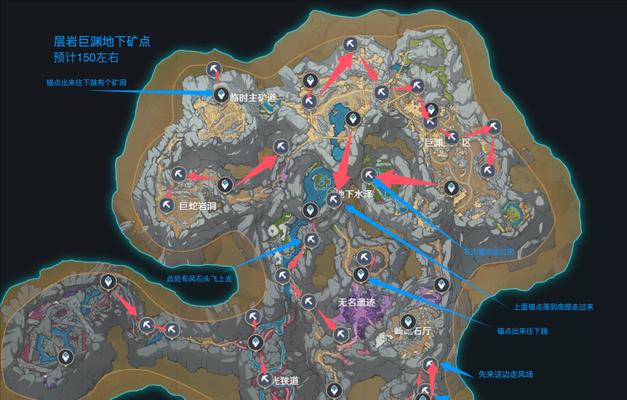
Task: Select the easternmost pickaxe ore marker
Action: click(x=493, y=127)
